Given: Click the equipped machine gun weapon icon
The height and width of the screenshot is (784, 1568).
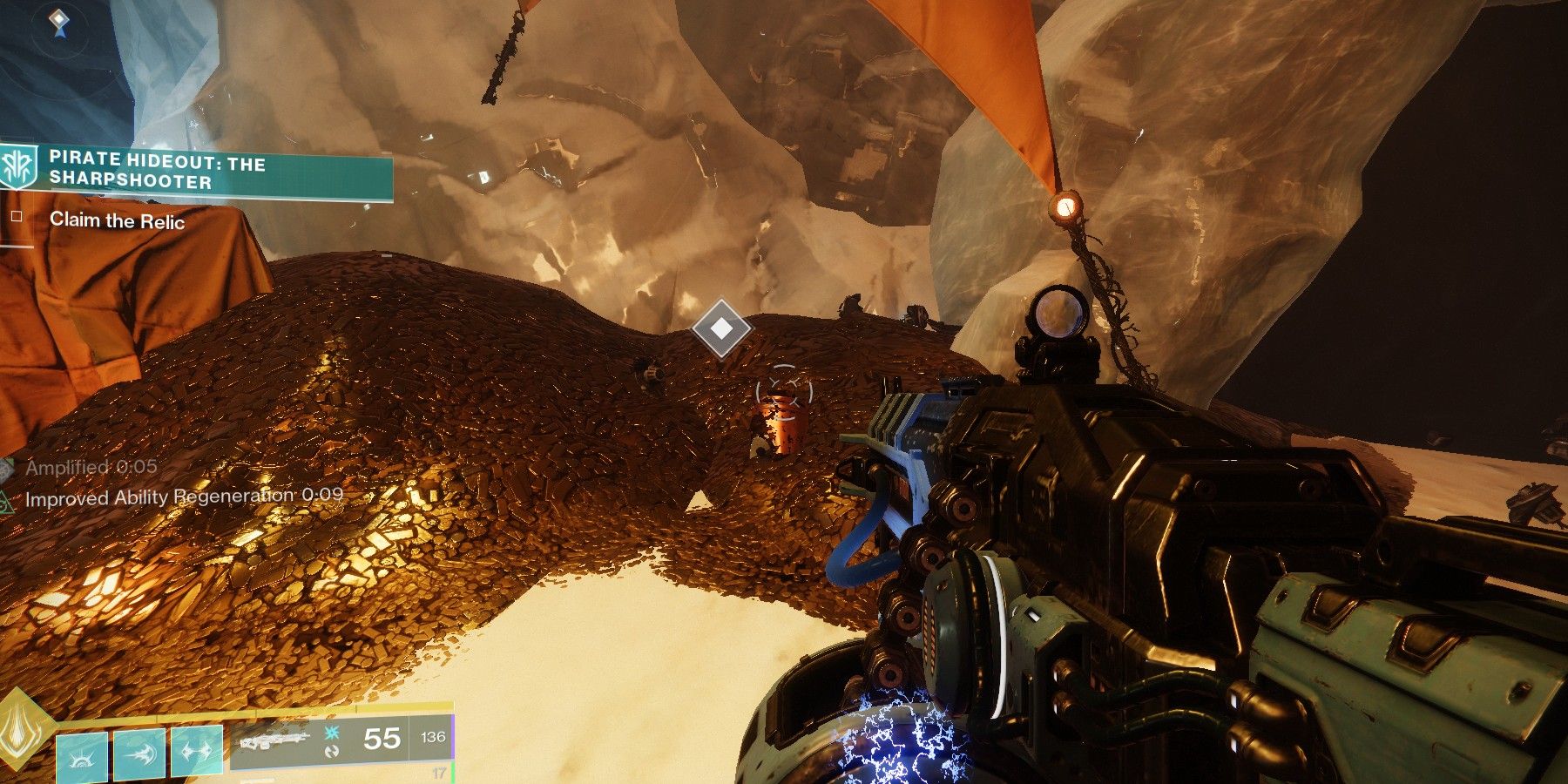Looking at the screenshot, I should [x=275, y=742].
